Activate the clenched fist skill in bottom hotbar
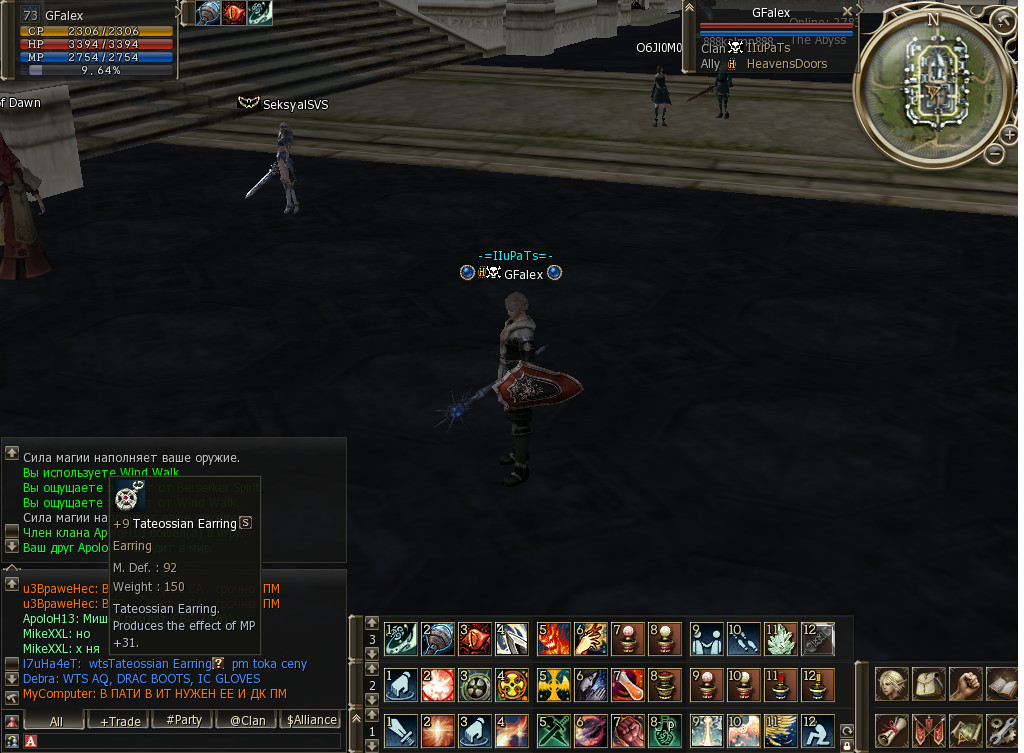The height and width of the screenshot is (753, 1024). click(630, 729)
